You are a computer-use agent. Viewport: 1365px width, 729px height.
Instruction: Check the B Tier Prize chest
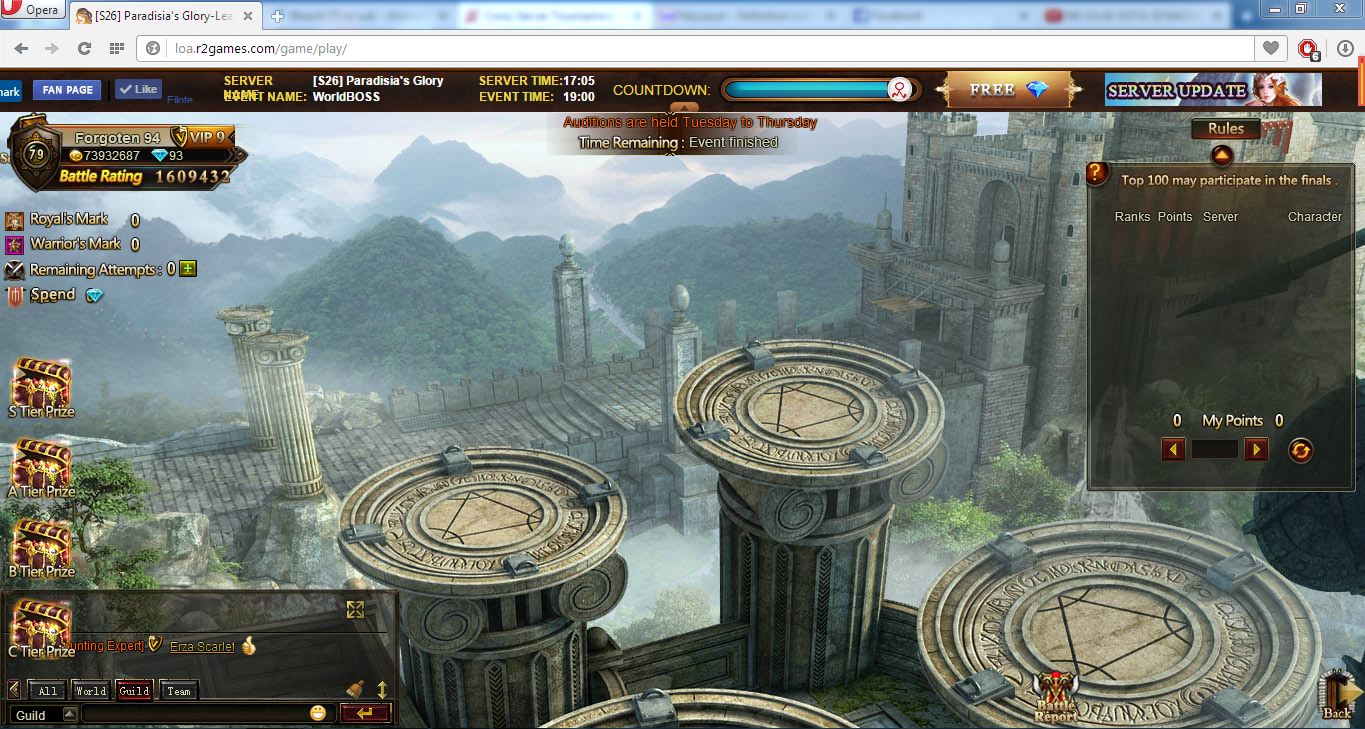pos(41,548)
